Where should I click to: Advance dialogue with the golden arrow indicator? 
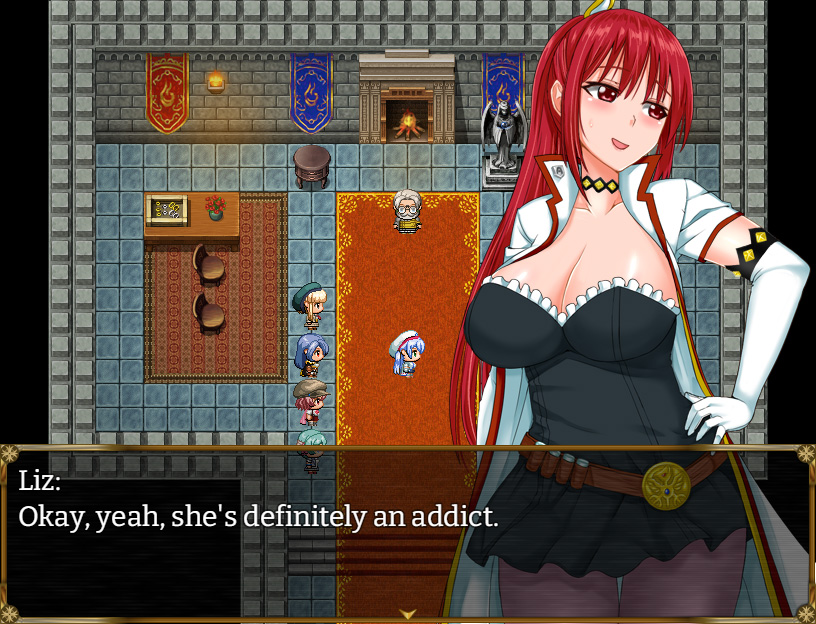(408, 613)
